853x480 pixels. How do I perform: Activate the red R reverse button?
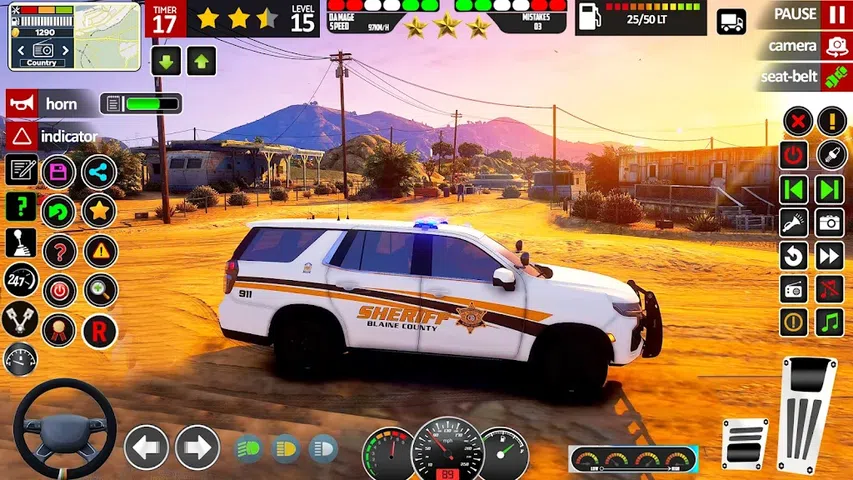[x=100, y=331]
